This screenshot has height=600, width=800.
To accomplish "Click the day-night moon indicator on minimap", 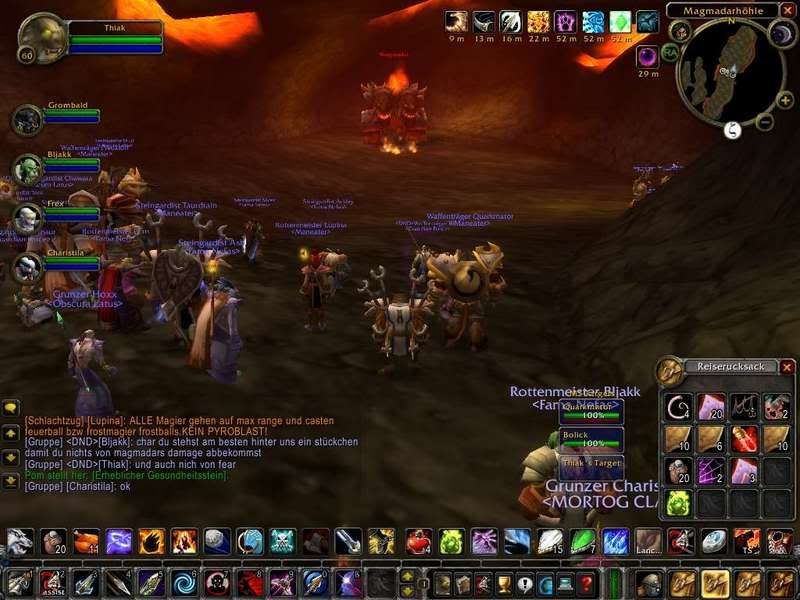I will coord(781,36).
